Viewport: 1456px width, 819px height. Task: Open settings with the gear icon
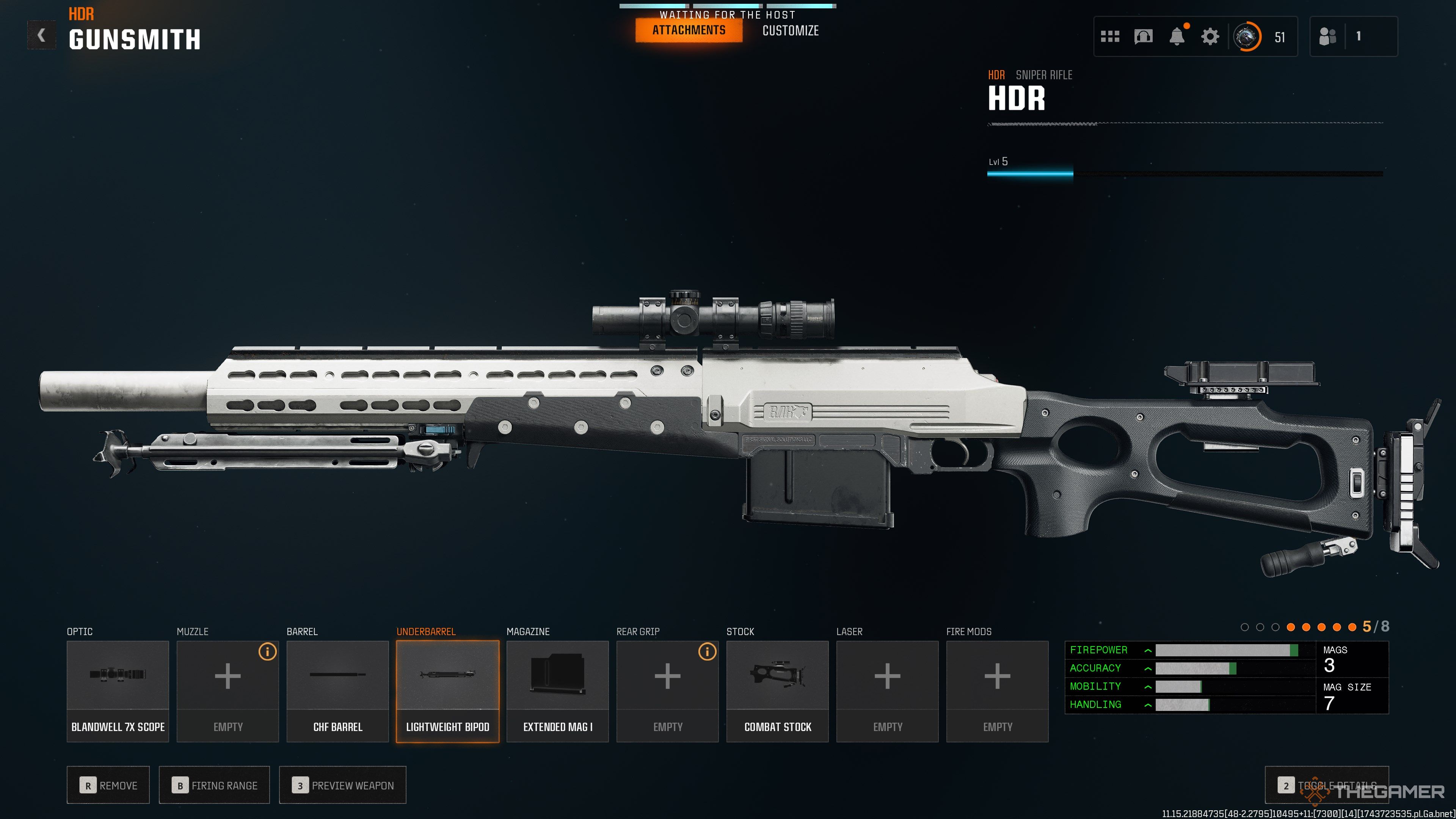click(1210, 37)
